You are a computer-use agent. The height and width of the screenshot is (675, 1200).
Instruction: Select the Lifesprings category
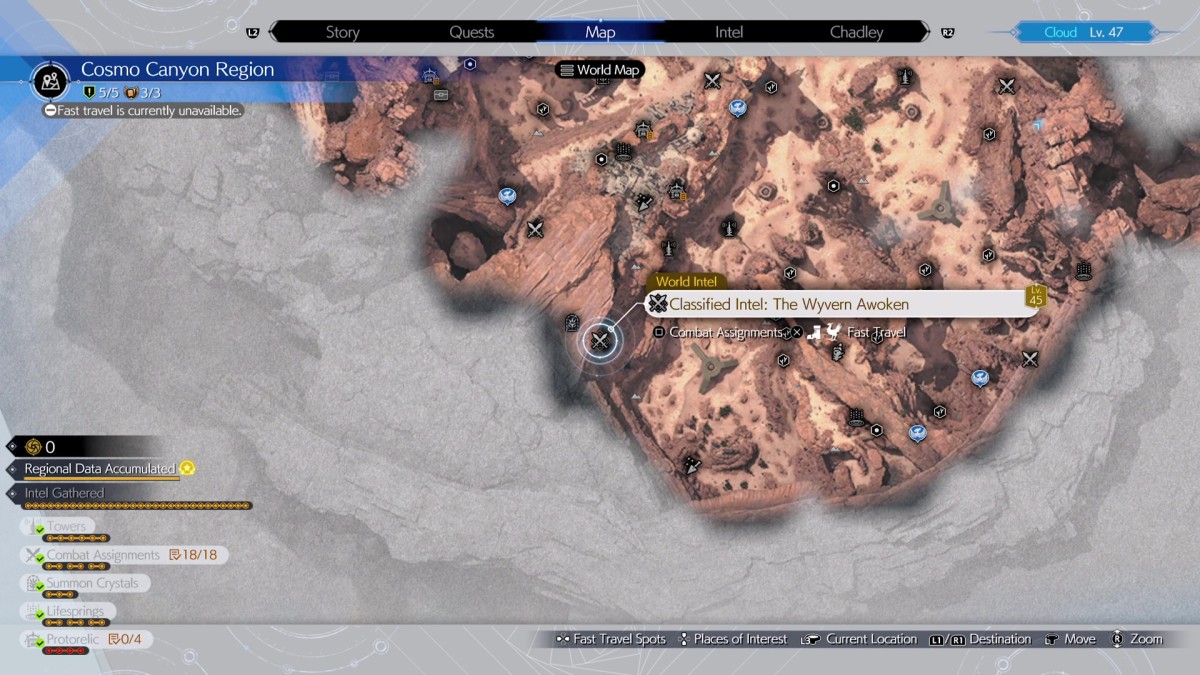(74, 611)
